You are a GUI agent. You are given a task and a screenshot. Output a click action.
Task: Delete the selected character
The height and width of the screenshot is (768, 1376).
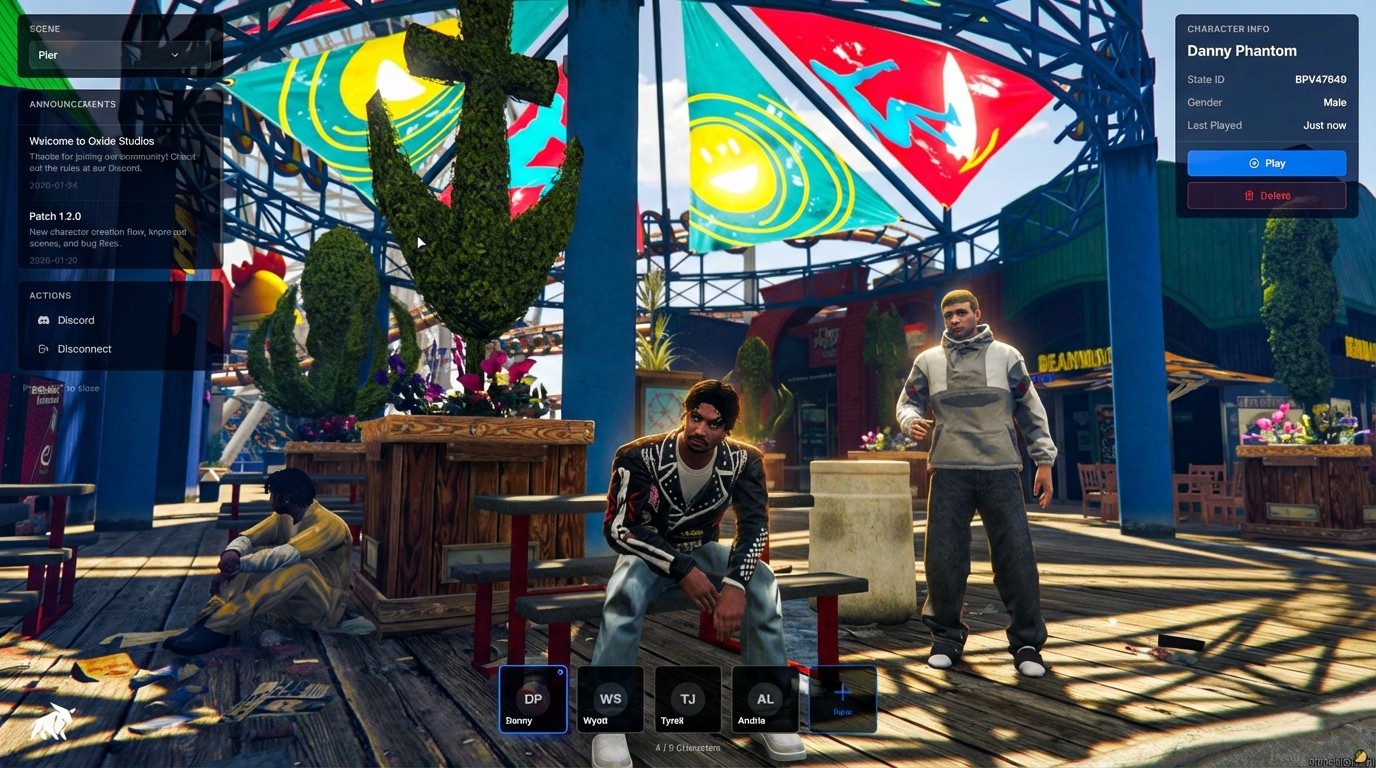tap(1266, 196)
